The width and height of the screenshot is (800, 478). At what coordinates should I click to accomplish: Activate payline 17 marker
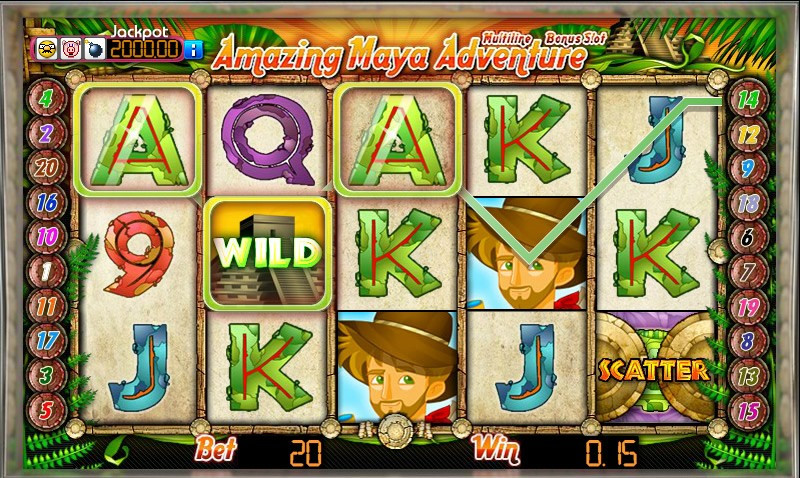[x=47, y=340]
